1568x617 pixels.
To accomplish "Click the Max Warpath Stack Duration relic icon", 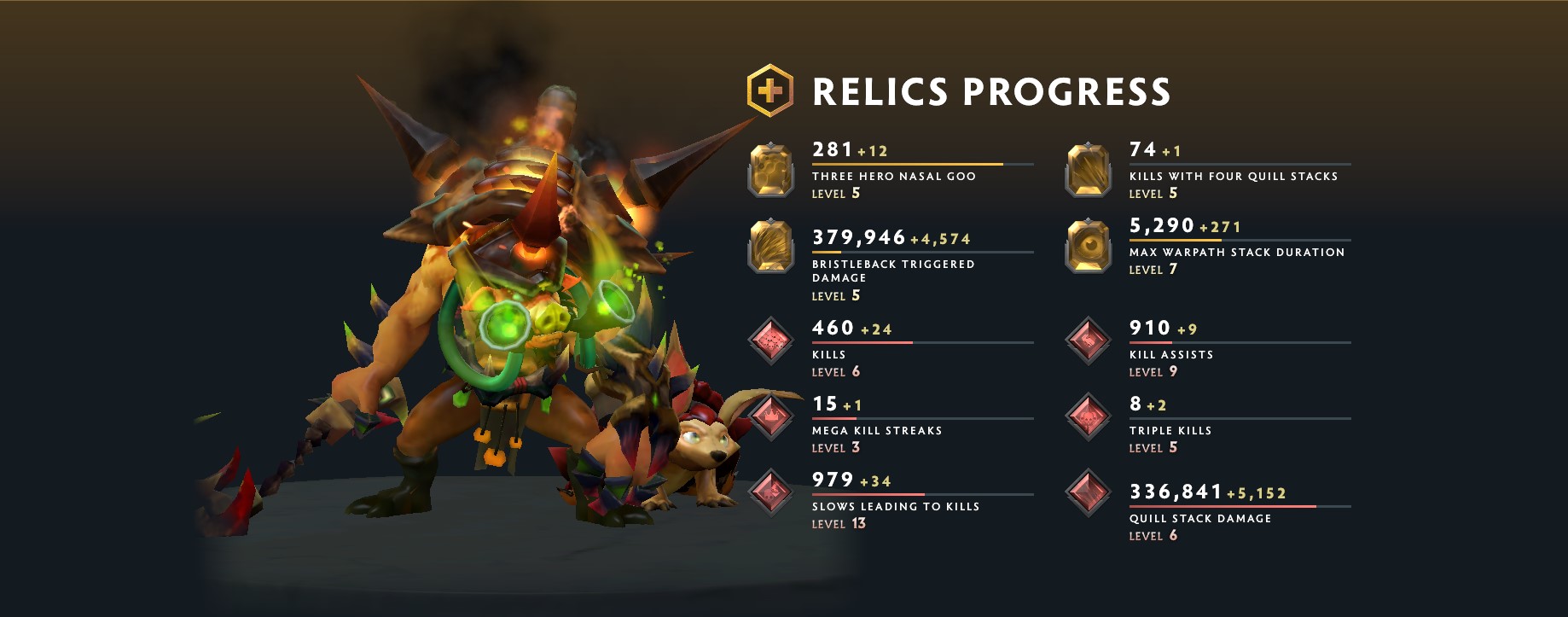I will click(1087, 246).
